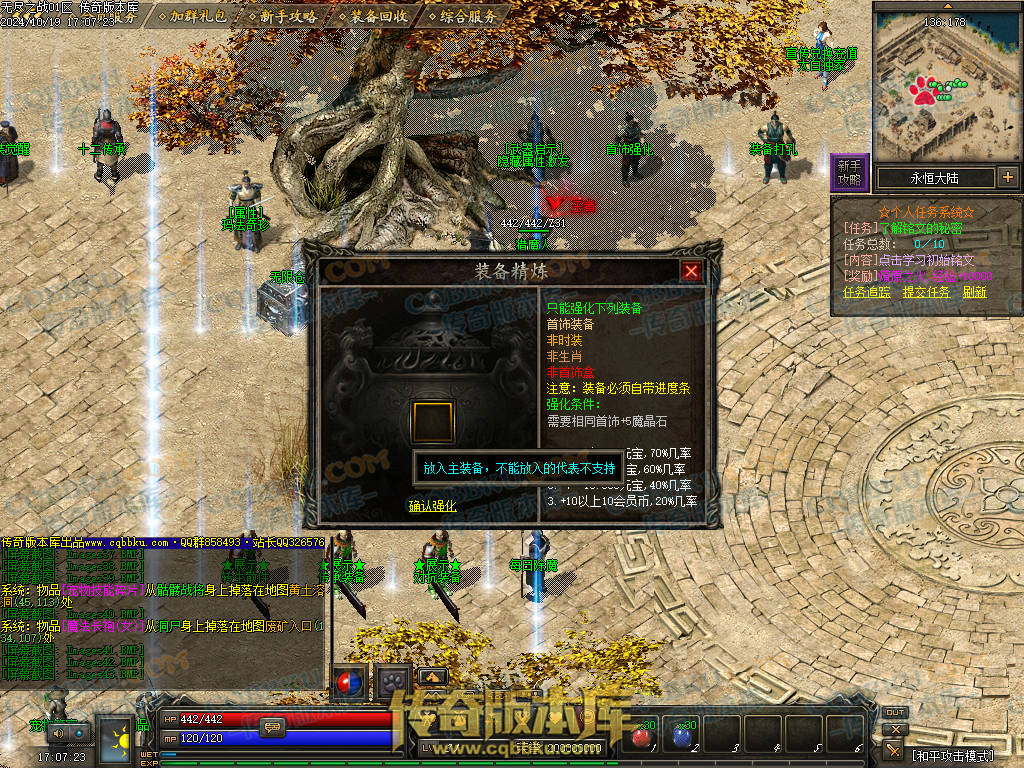Close the 装备精炼 window
1024x768 pixels.
(691, 271)
